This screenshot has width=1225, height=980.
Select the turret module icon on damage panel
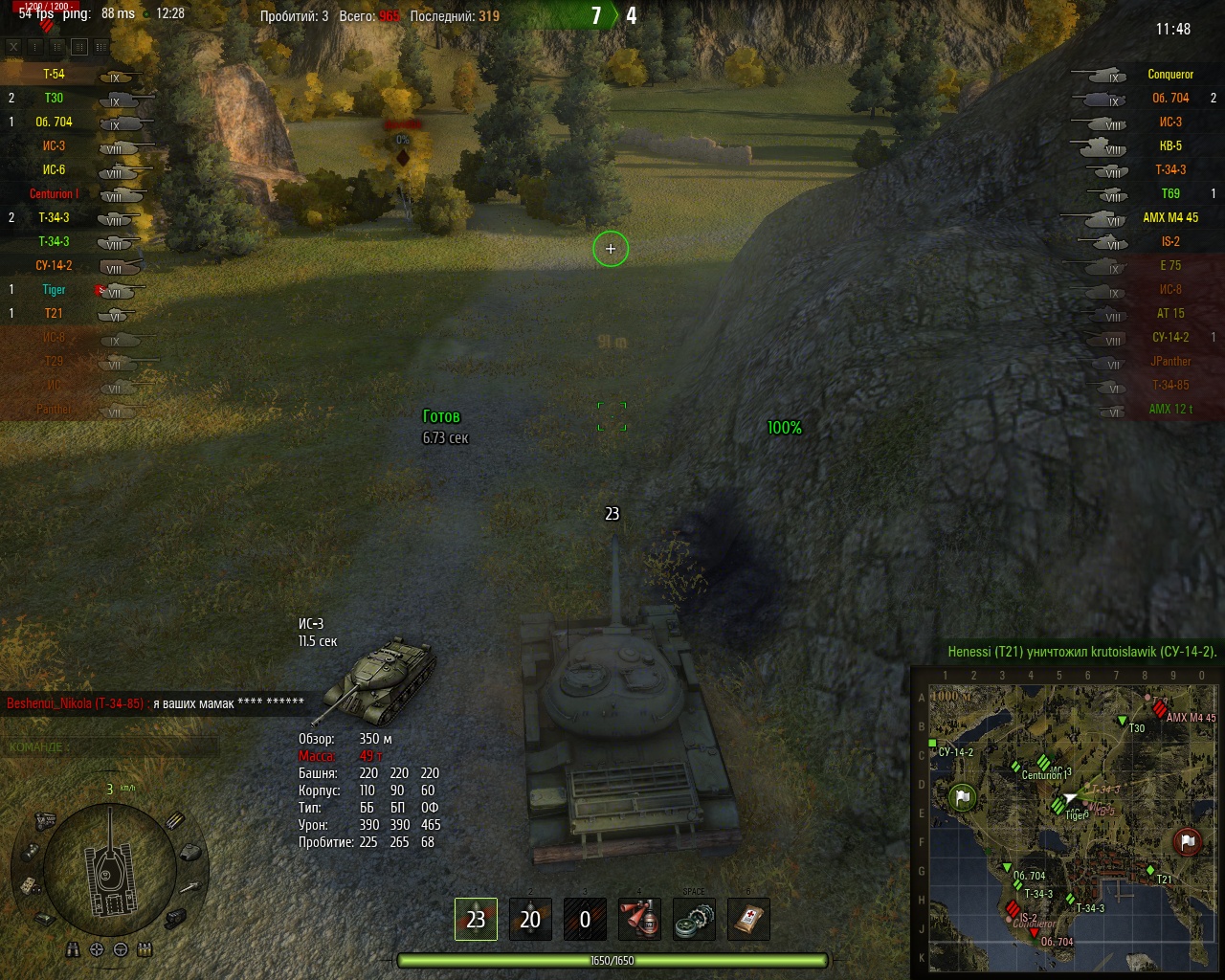190,851
